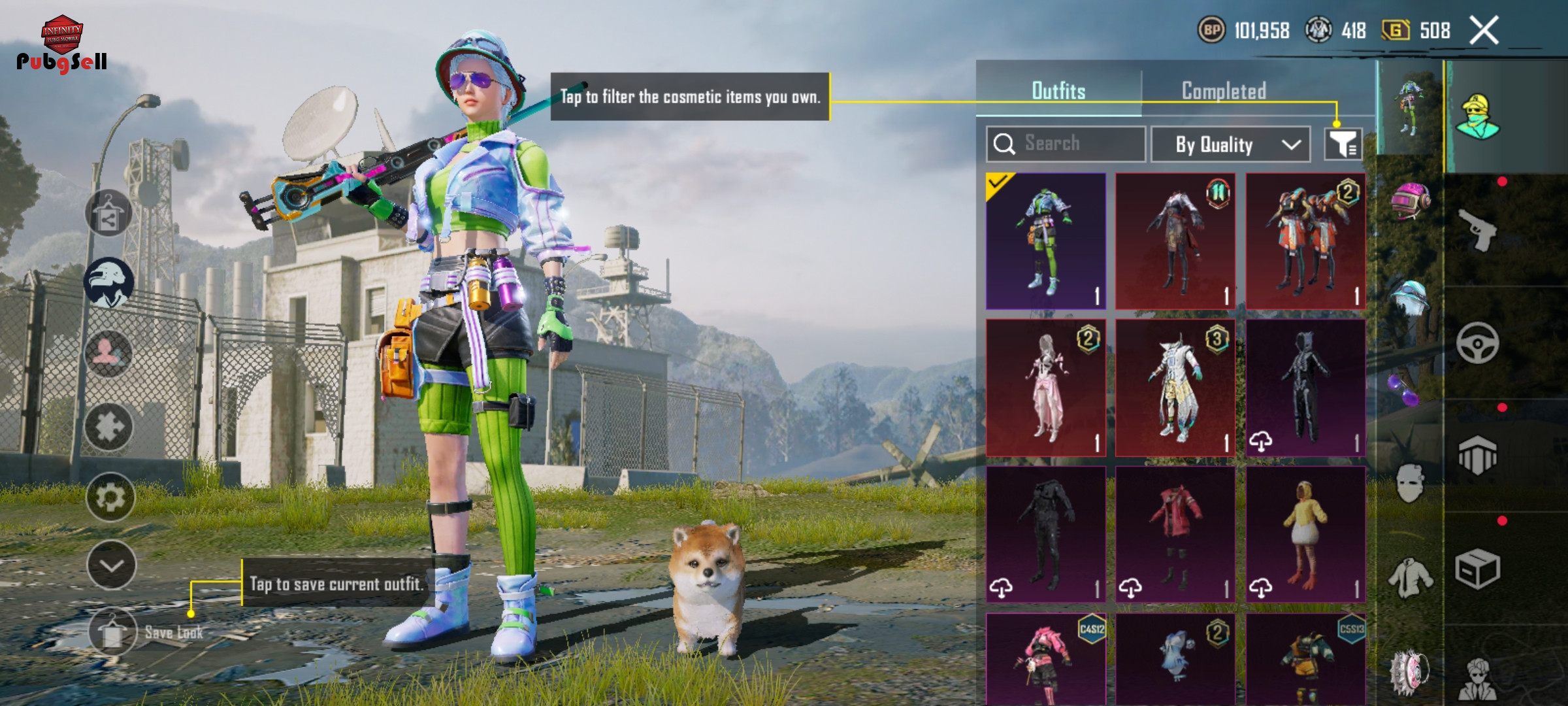
Task: Open the gear settings icon
Action: (x=110, y=497)
